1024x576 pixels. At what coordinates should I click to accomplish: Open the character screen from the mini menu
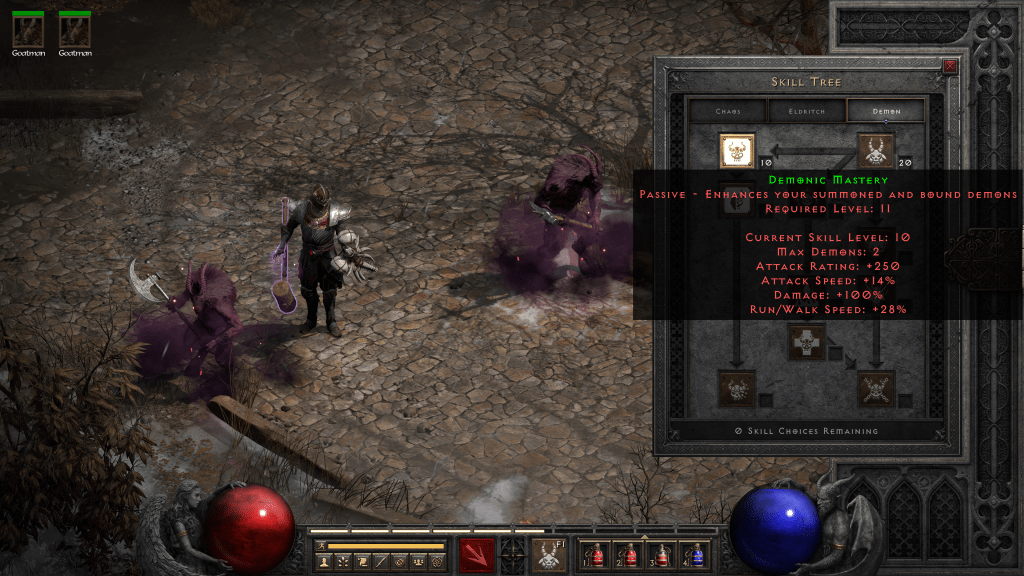(x=325, y=563)
